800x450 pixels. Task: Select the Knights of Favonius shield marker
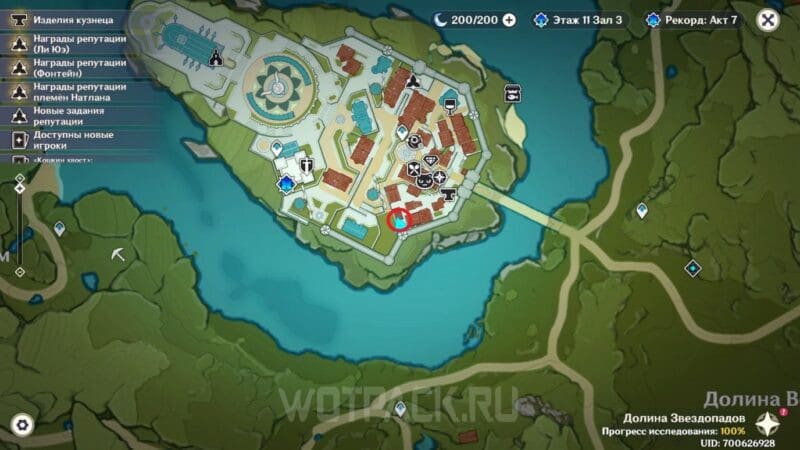(x=306, y=167)
